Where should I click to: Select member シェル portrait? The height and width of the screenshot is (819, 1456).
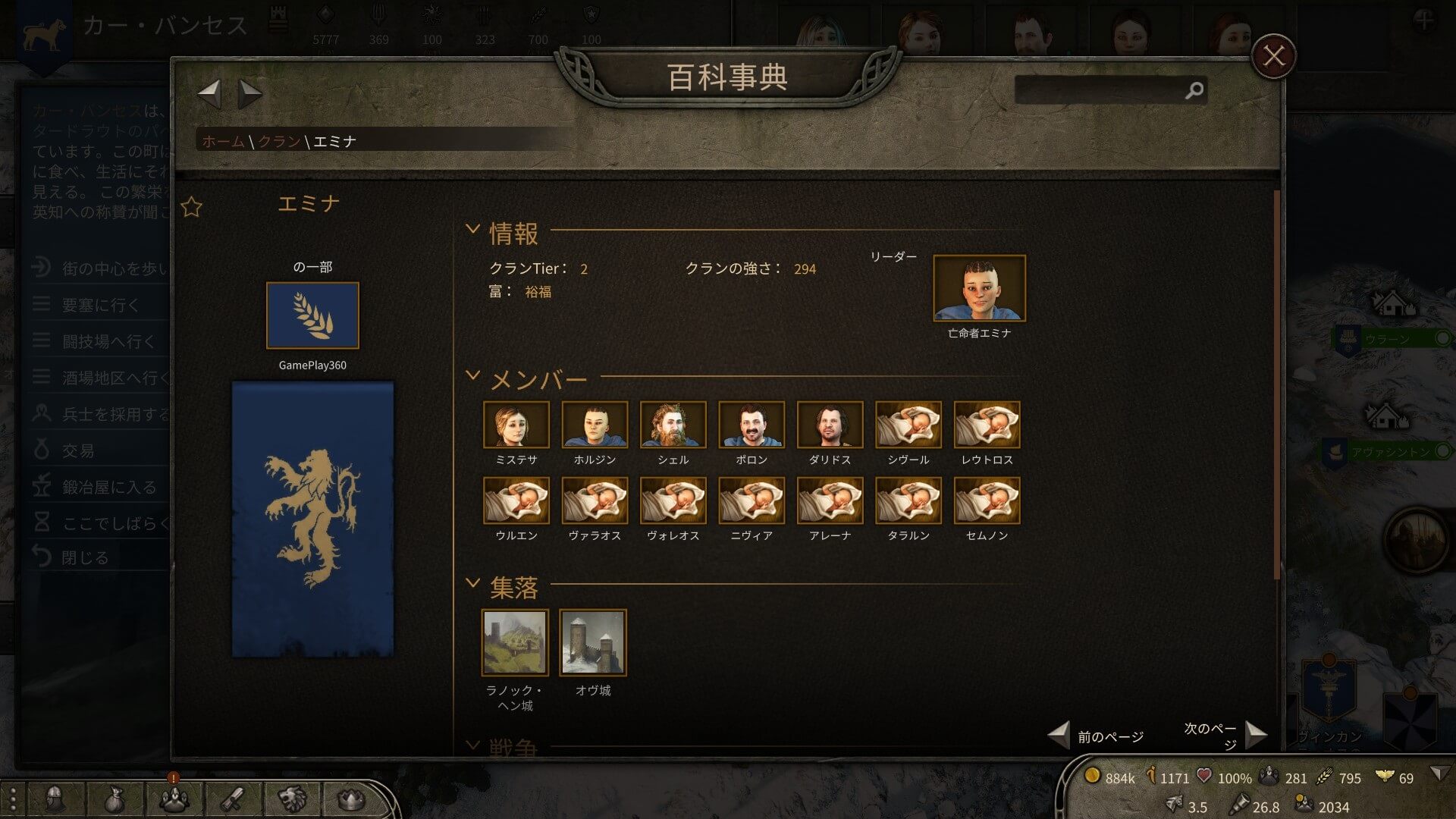coord(673,425)
